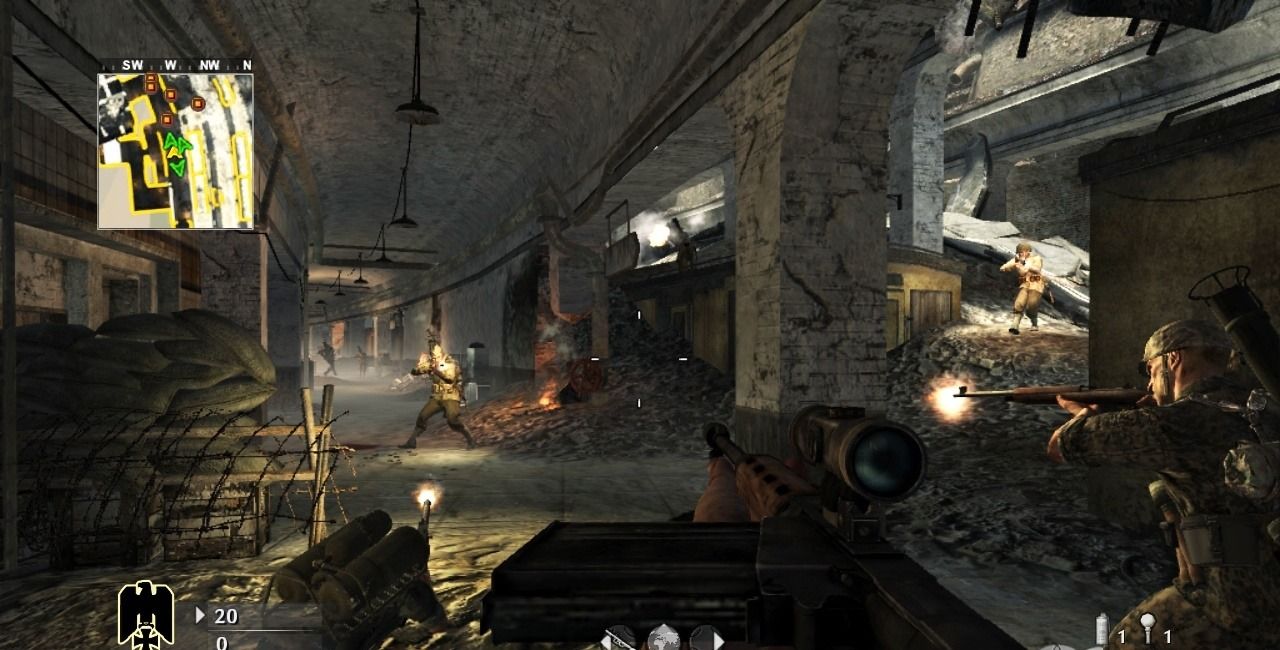Image resolution: width=1280 pixels, height=650 pixels.
Task: Select the weapon icon with the left arrow
Action: [x=620, y=638]
